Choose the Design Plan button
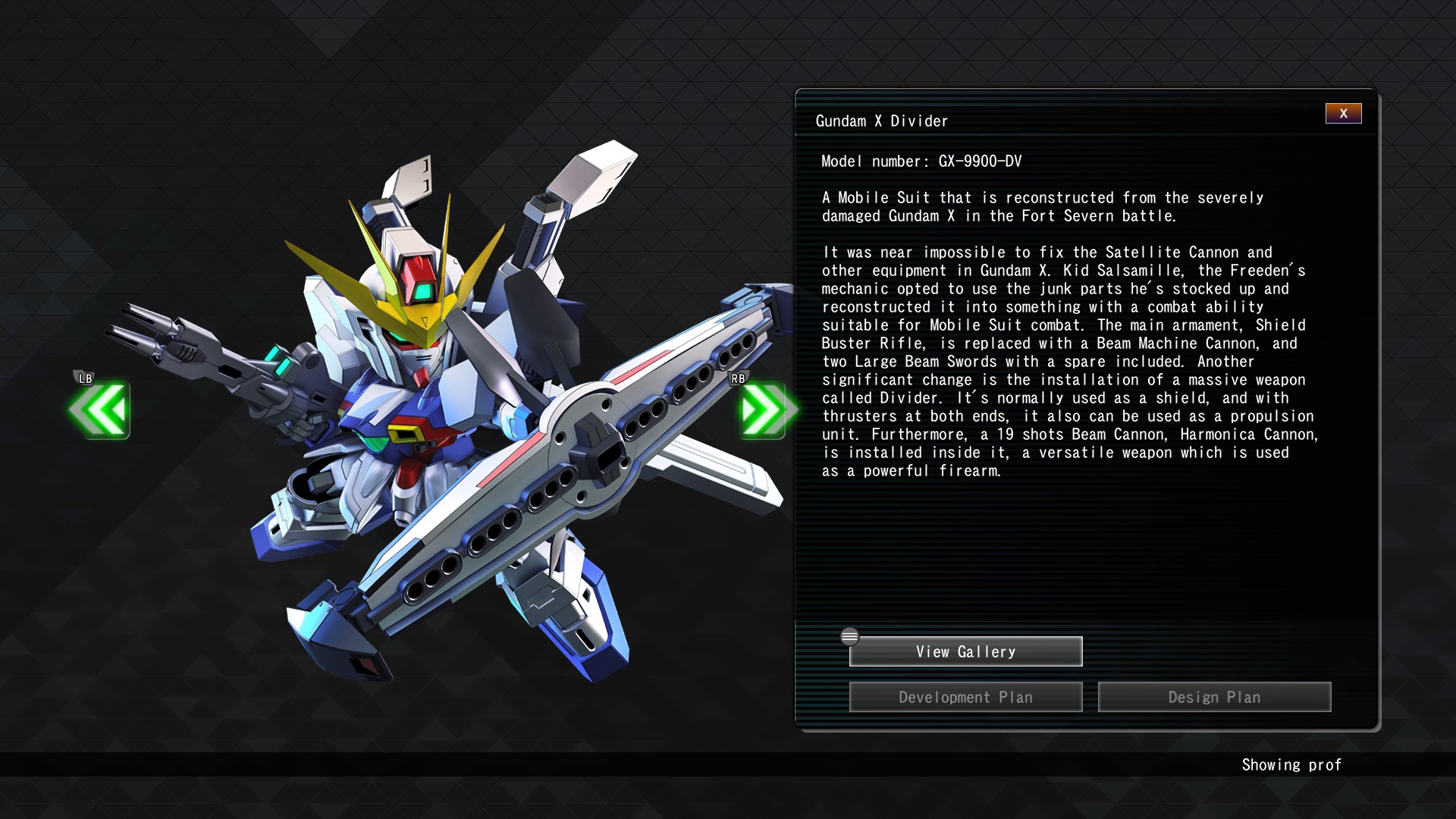The image size is (1456, 819). 1214,697
